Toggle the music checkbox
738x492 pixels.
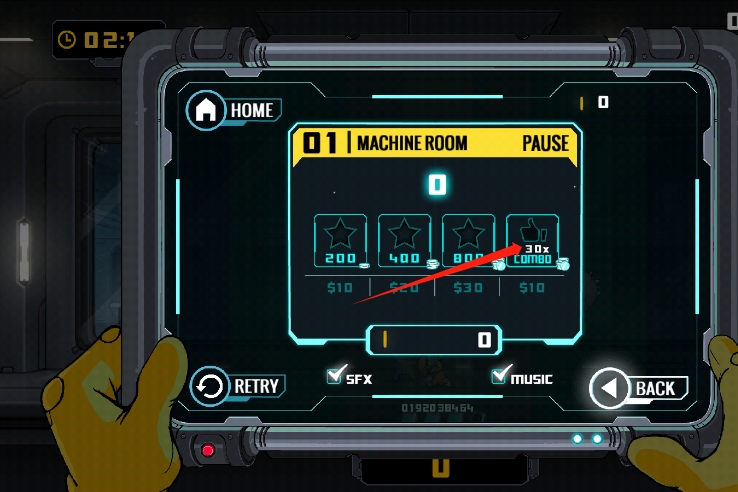tap(500, 377)
